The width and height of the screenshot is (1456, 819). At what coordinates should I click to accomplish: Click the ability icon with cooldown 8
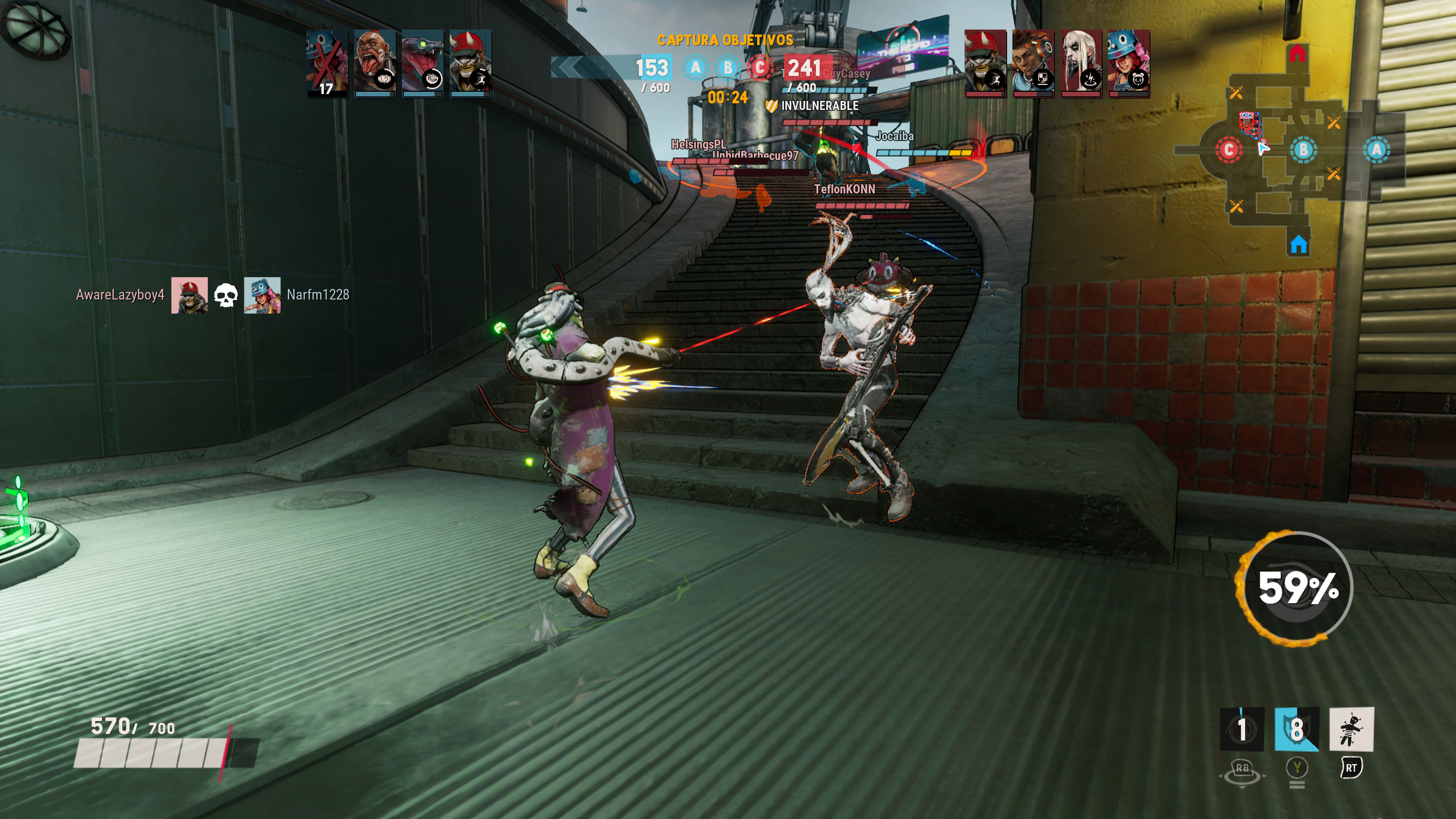pyautogui.click(x=1297, y=729)
